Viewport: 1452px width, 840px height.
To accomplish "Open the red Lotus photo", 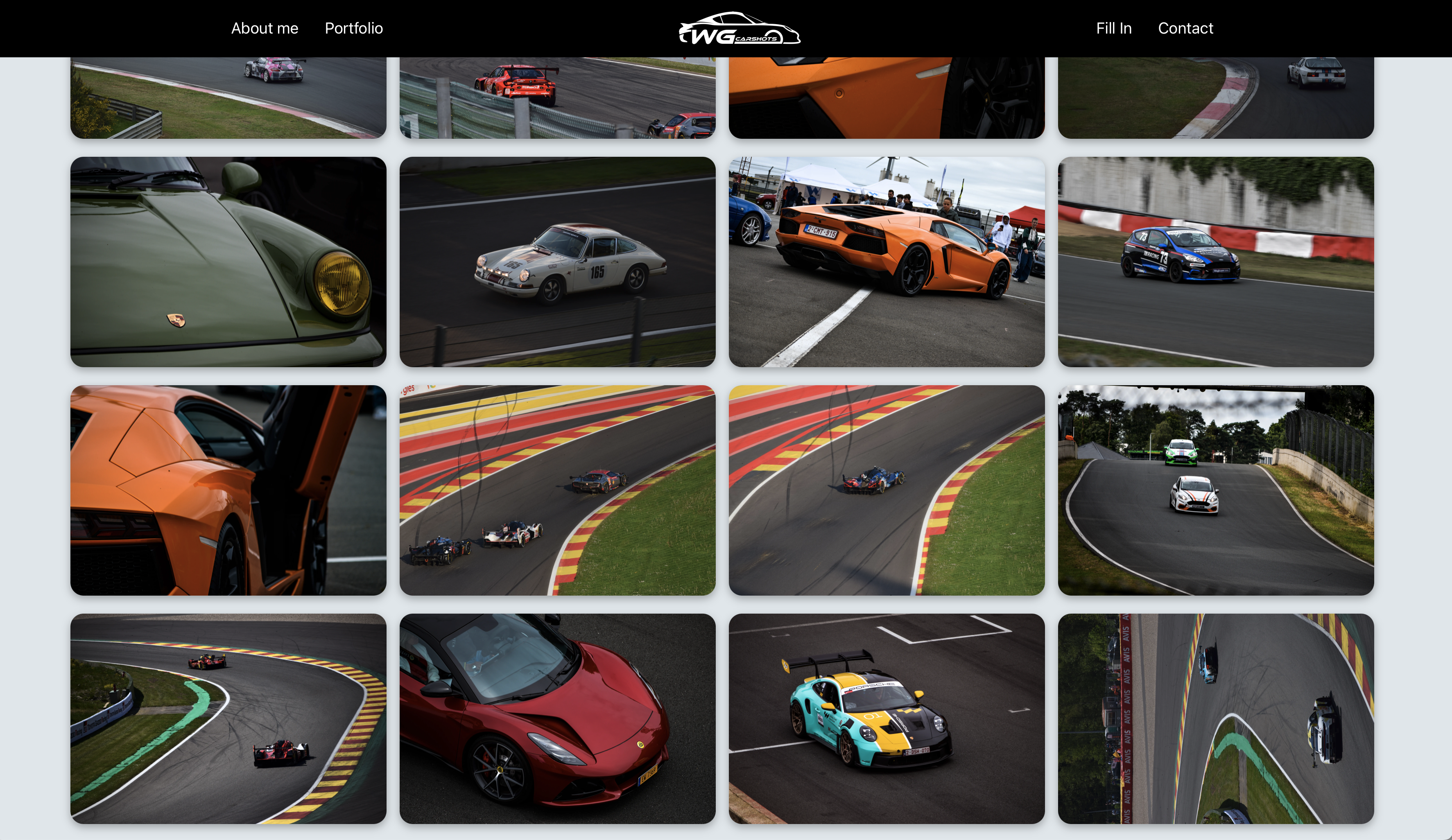I will pyautogui.click(x=557, y=718).
